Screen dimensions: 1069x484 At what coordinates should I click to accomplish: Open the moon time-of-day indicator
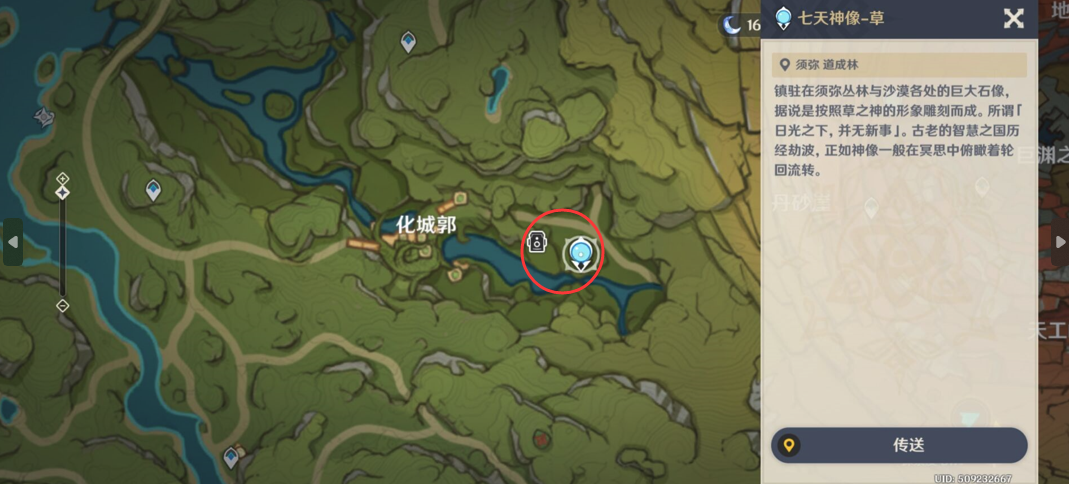tap(733, 25)
